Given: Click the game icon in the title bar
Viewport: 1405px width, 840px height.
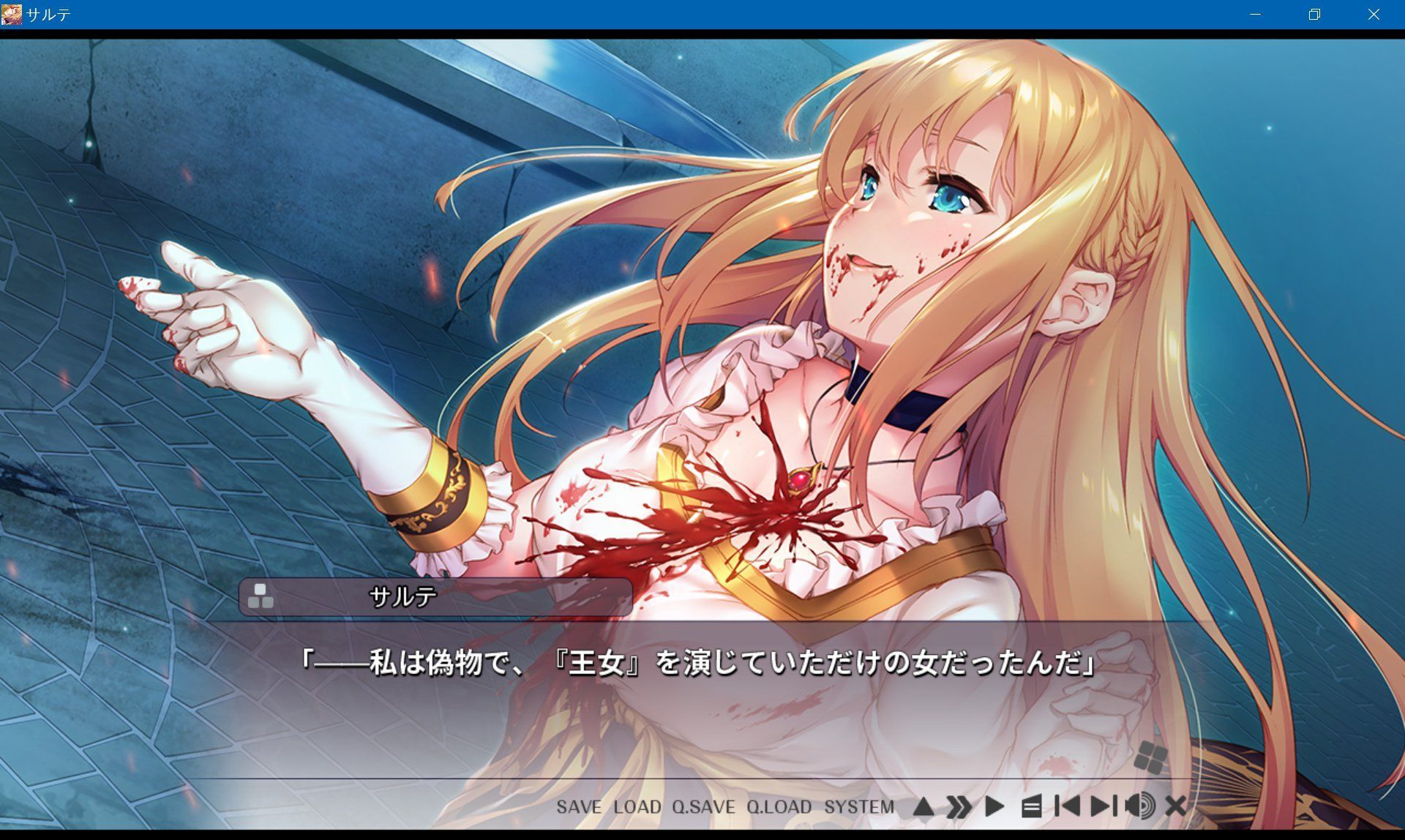Looking at the screenshot, I should click(12, 12).
